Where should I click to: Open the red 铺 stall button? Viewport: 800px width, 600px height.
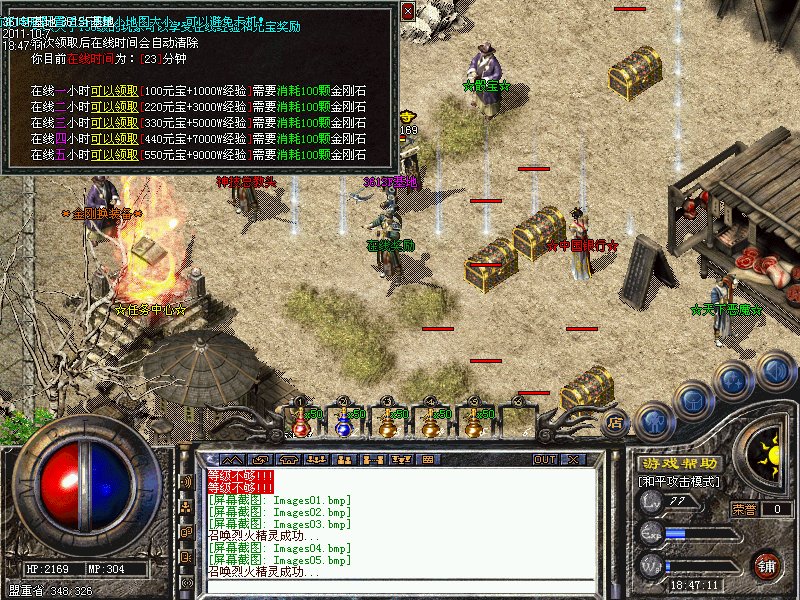click(x=767, y=564)
